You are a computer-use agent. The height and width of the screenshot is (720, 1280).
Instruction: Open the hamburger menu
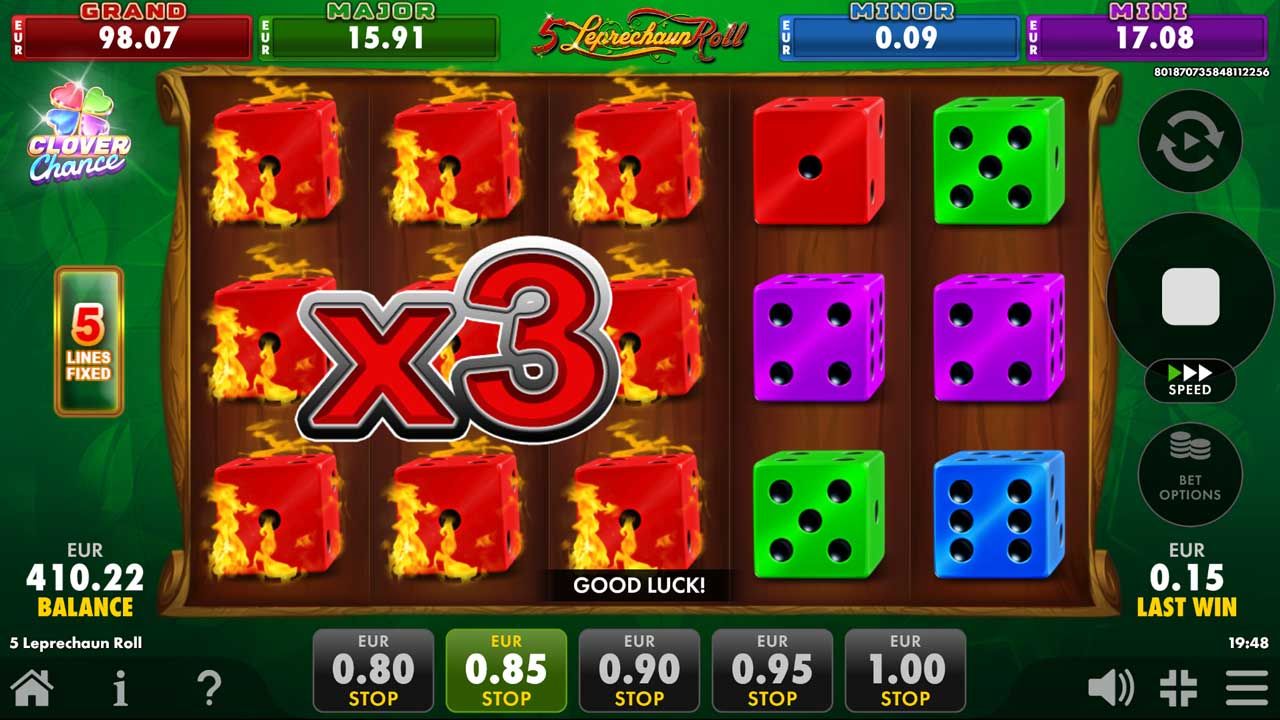1241,687
